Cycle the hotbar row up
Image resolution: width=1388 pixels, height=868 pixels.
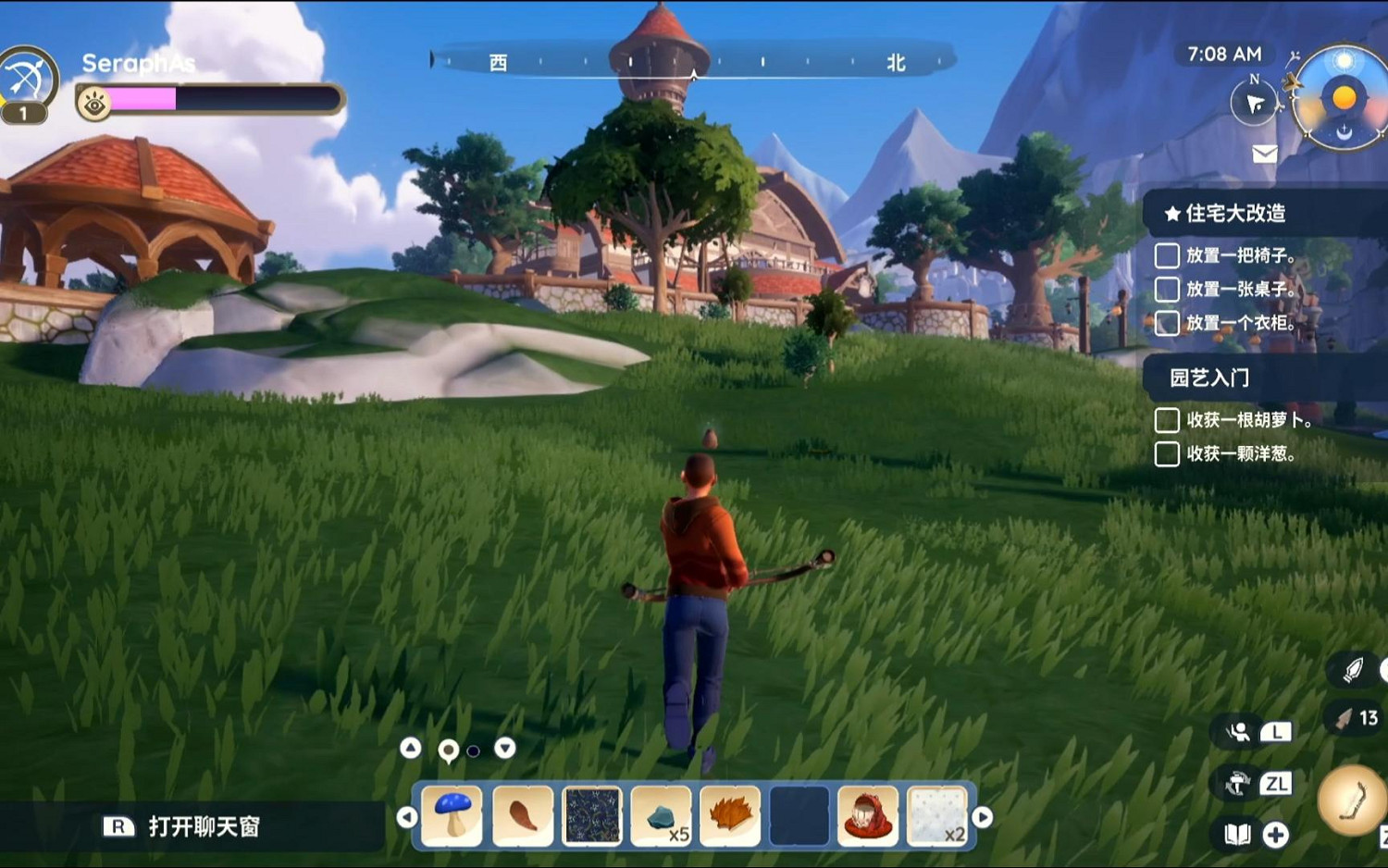[x=411, y=748]
